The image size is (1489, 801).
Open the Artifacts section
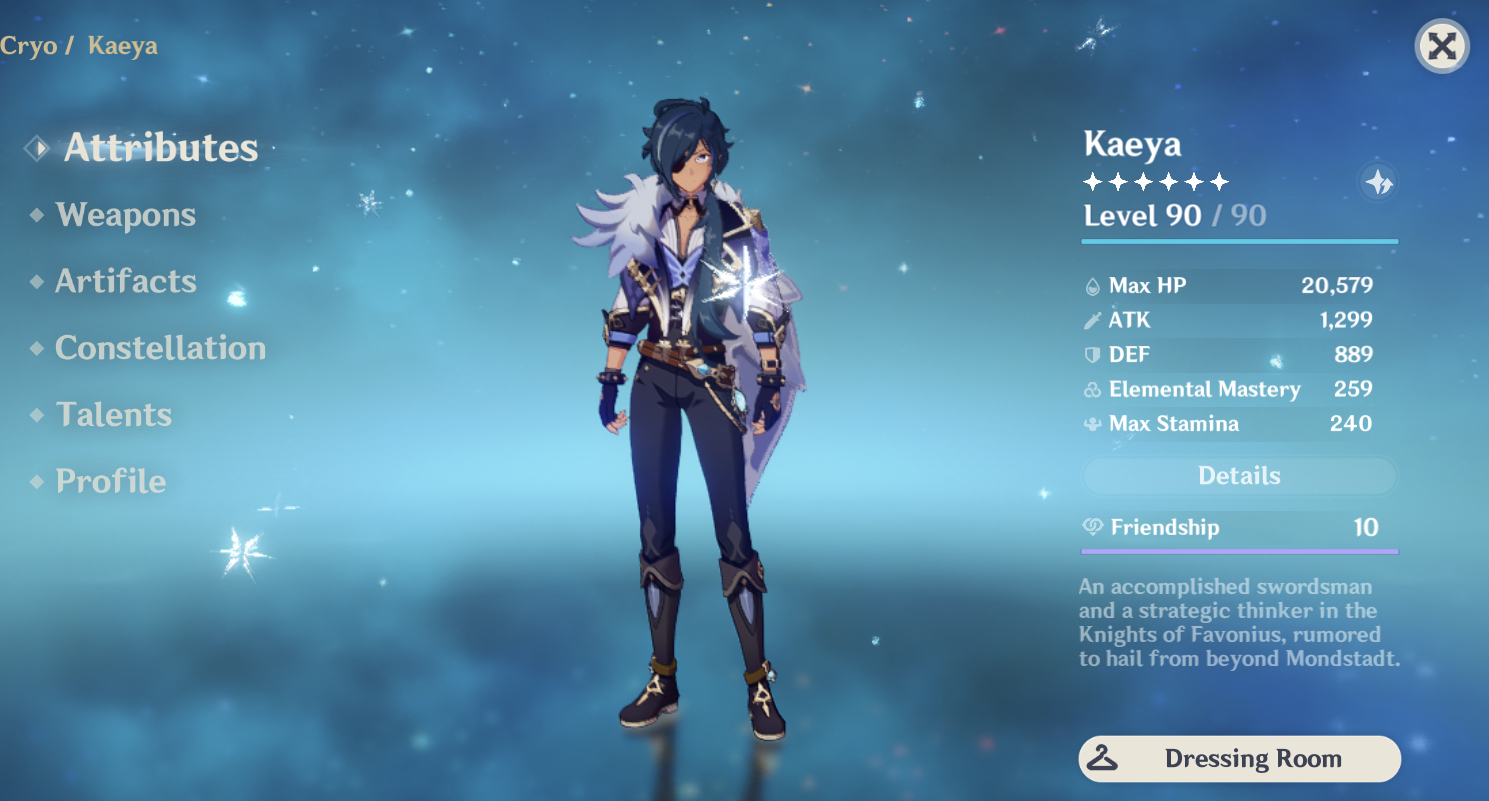(126, 281)
